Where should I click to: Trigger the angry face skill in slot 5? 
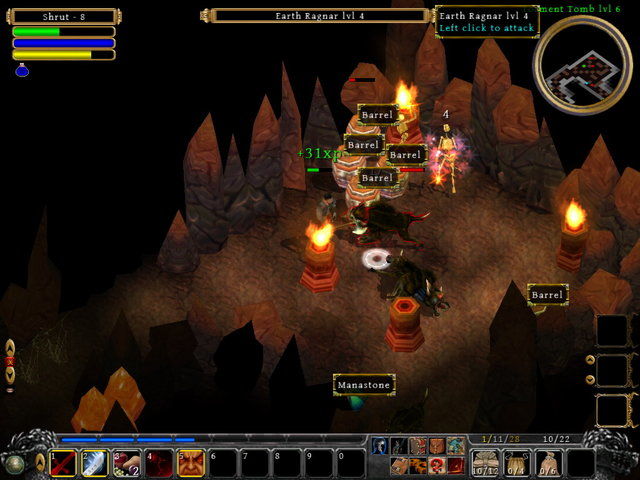(191, 463)
